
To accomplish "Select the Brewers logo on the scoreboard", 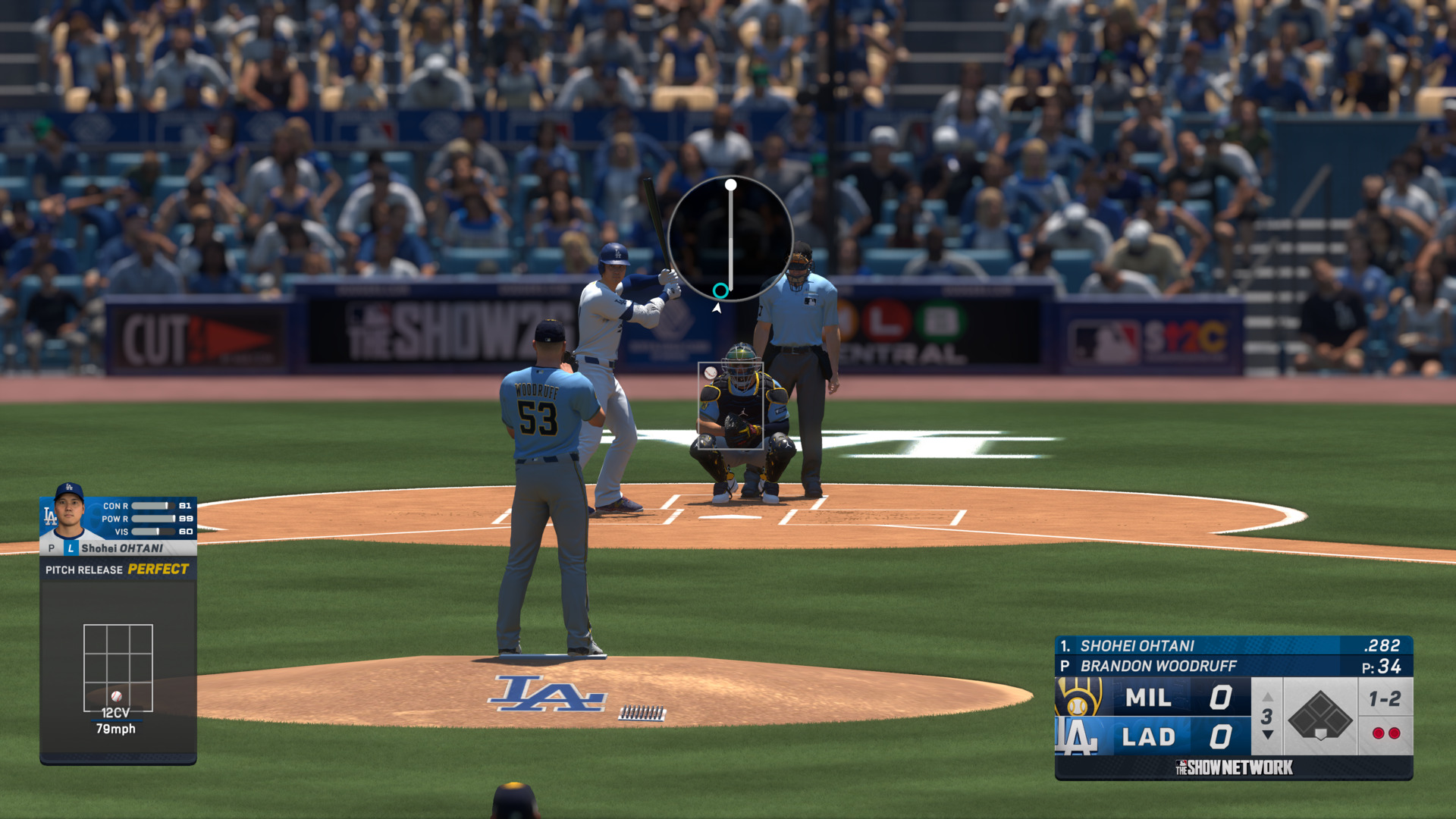I will [x=1080, y=697].
